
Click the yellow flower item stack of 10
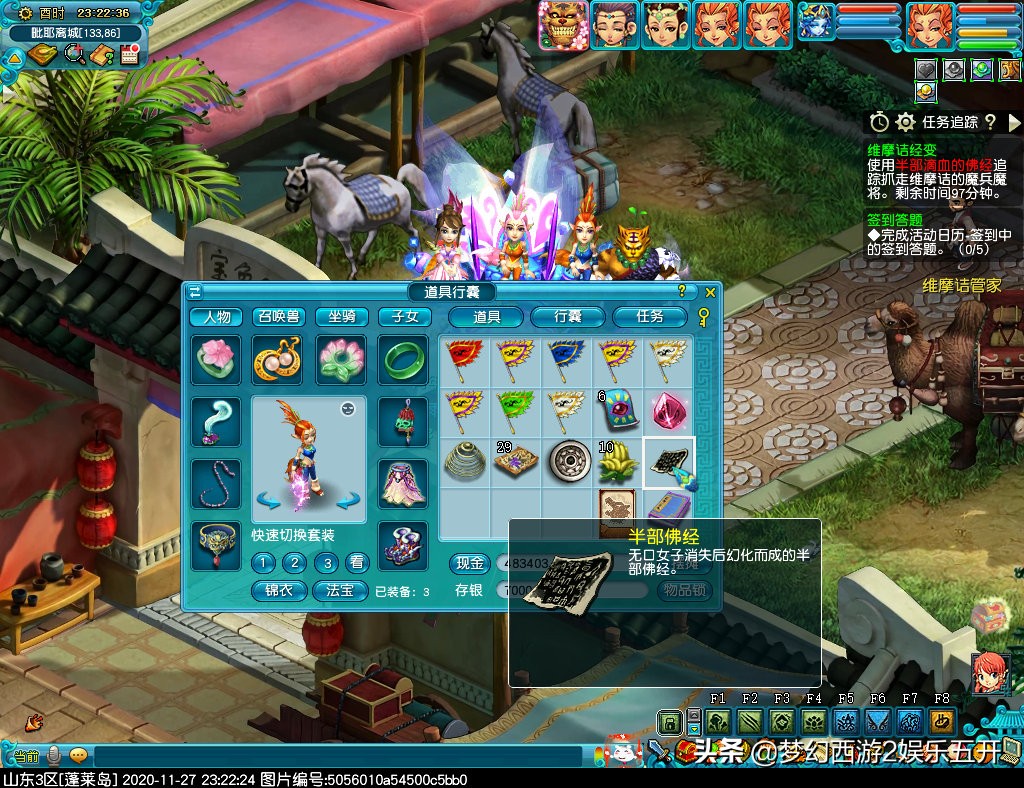(x=619, y=461)
